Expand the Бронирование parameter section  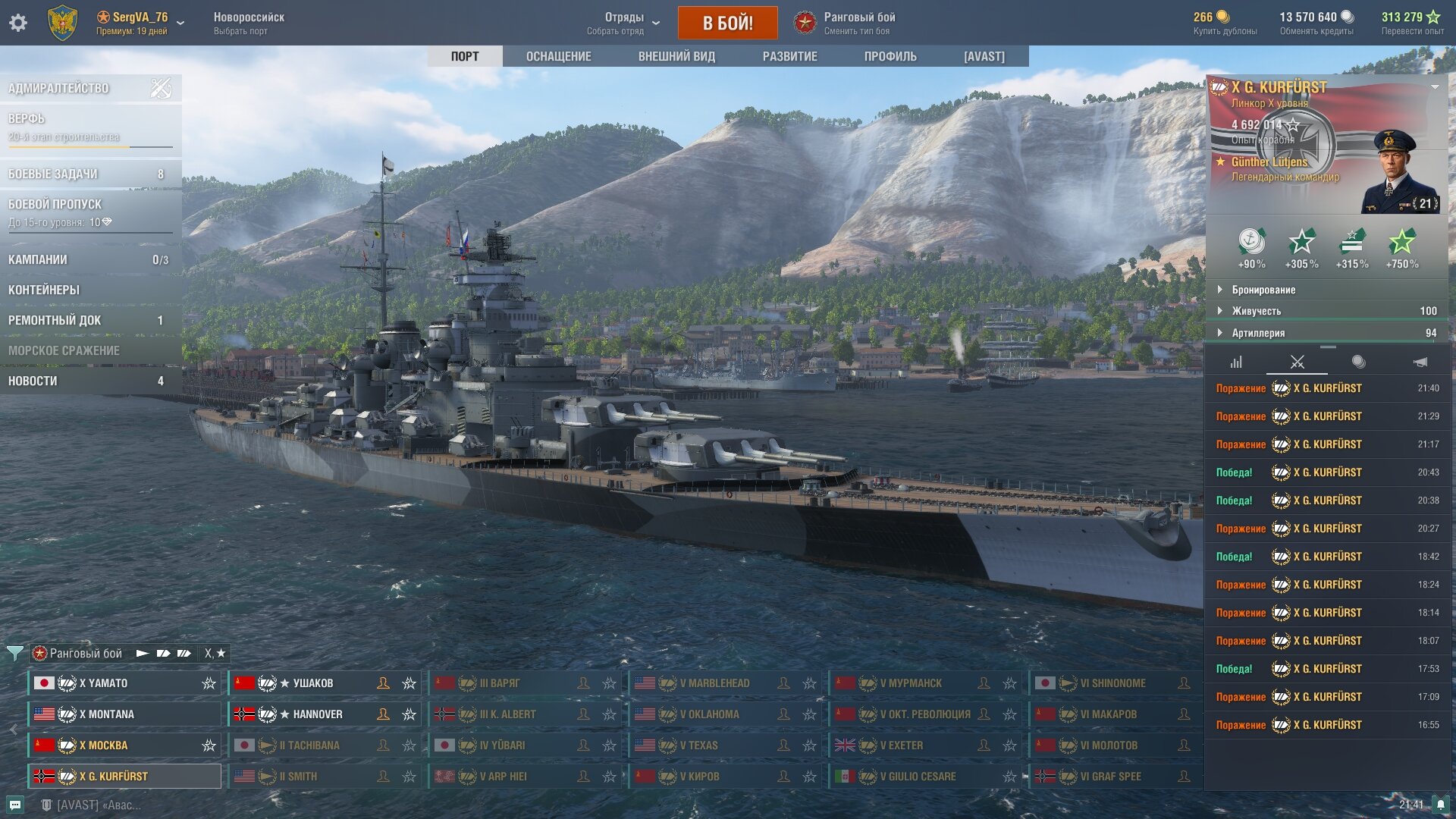1263,290
